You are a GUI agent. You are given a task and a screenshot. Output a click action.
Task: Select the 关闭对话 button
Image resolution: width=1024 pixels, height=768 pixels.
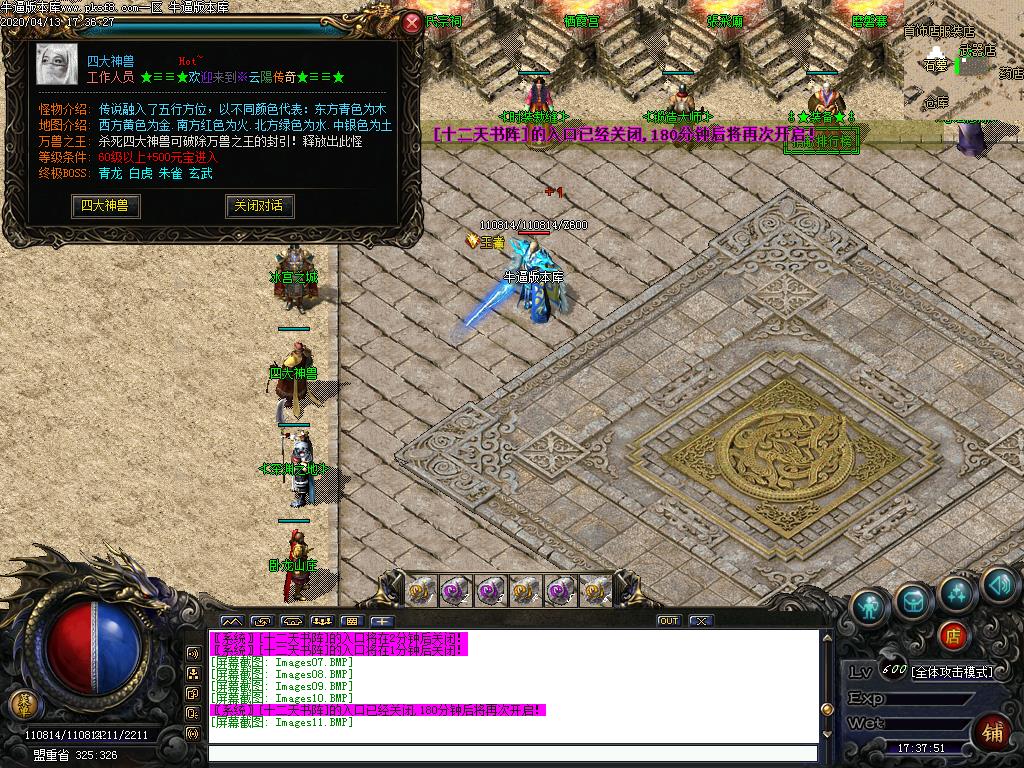[x=258, y=206]
